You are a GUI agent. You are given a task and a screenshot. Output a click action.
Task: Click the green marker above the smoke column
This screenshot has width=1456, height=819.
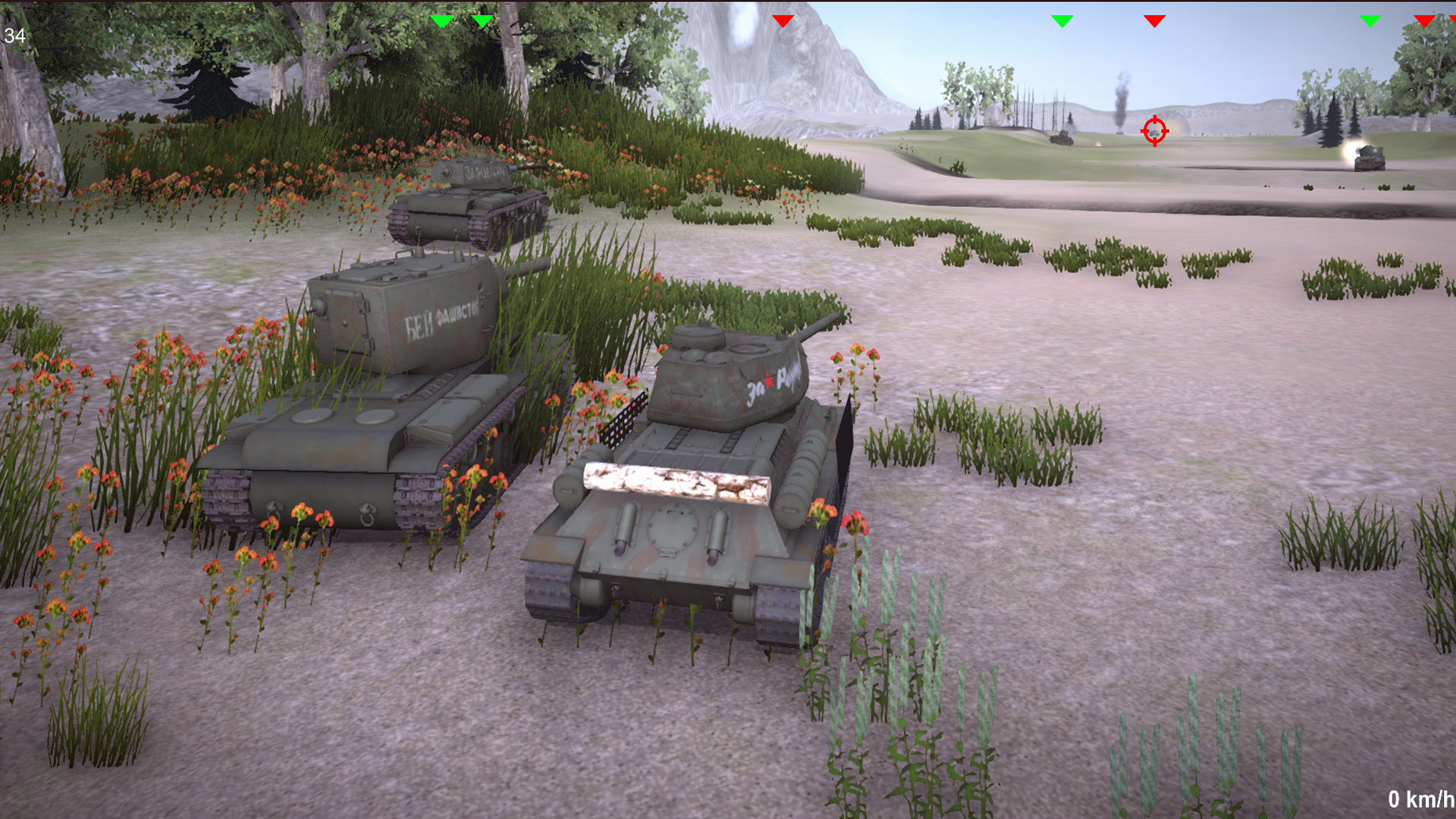pos(1062,21)
